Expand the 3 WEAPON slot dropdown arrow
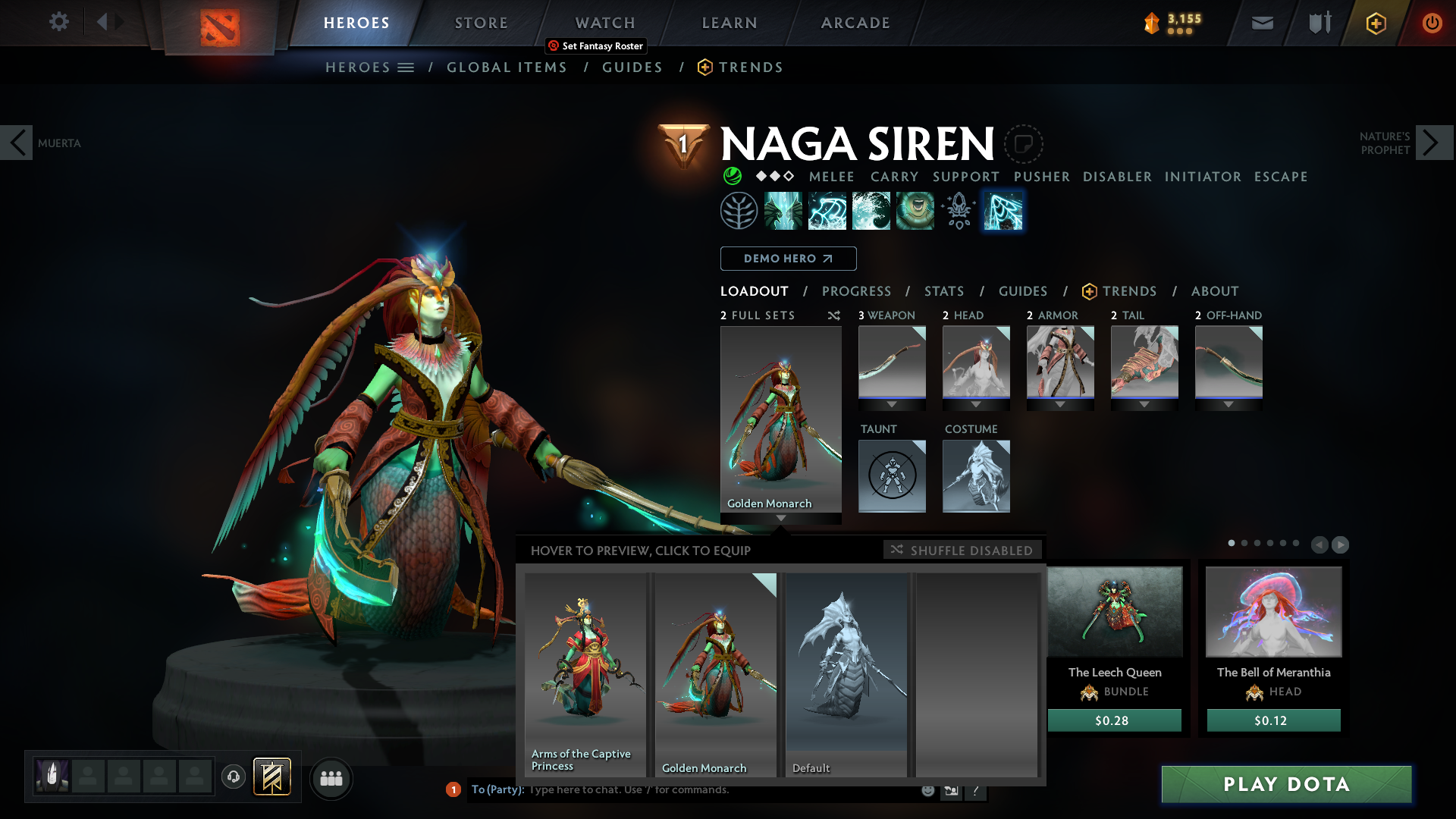 [892, 404]
